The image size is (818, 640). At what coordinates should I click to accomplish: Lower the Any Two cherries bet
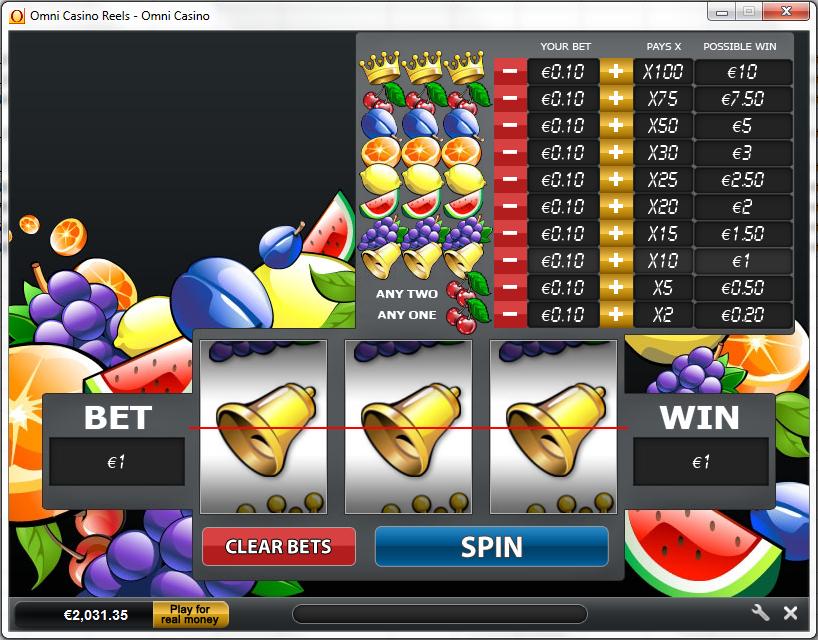coord(510,288)
